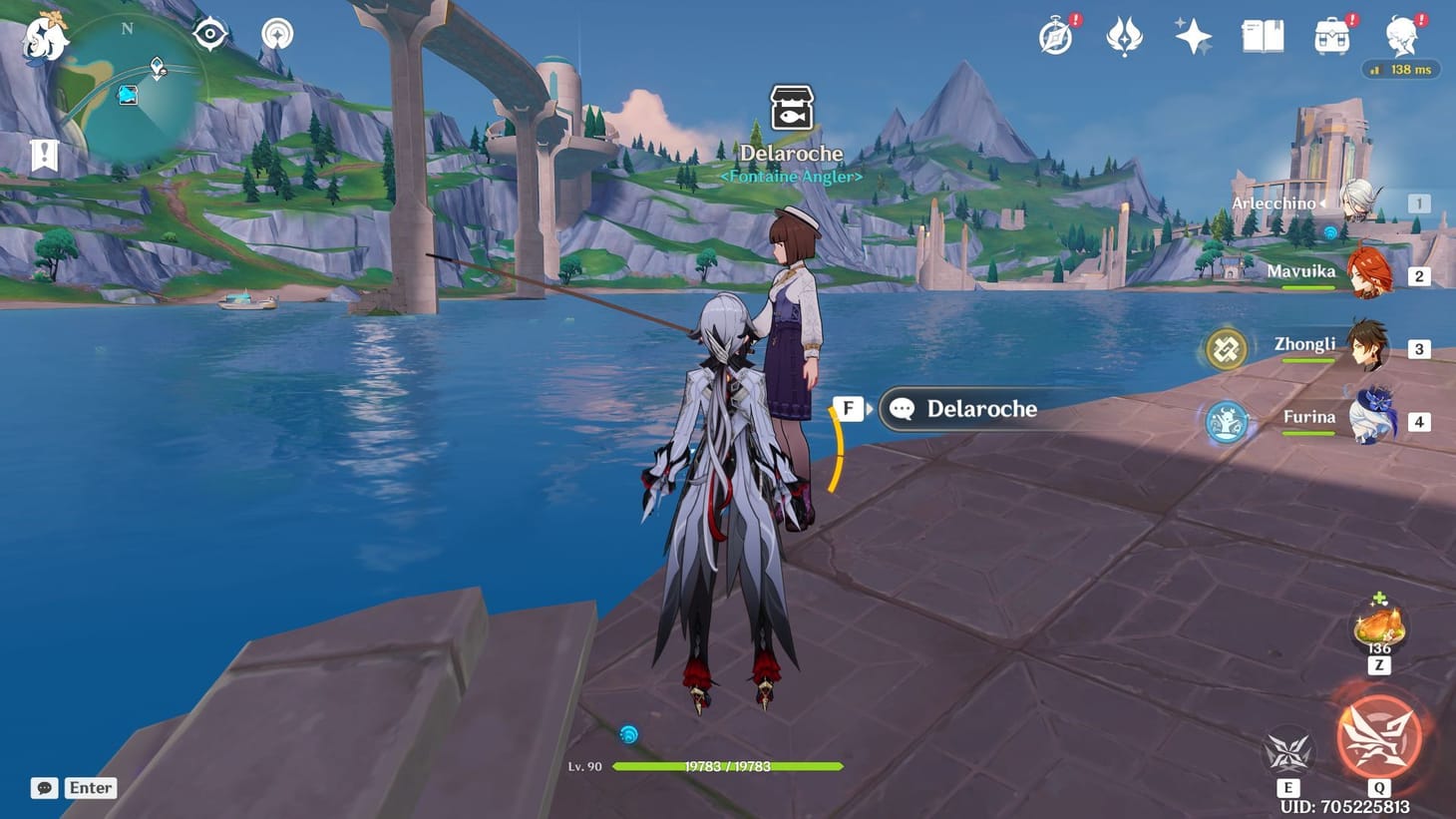The width and height of the screenshot is (1456, 819).
Task: Click the fishing shop icon above Delaroche
Action: (789, 107)
